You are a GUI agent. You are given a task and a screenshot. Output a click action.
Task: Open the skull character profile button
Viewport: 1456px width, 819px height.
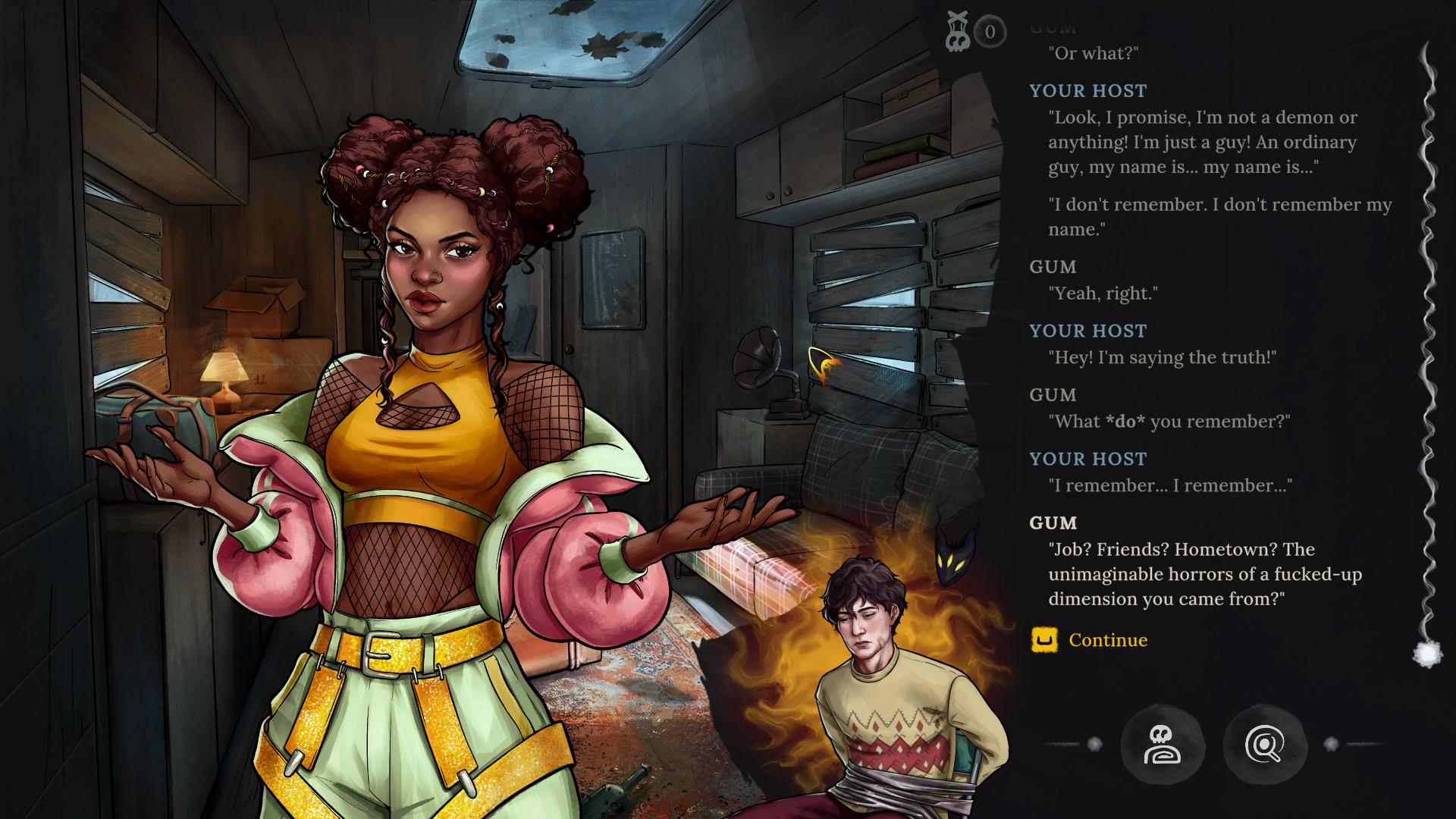pos(1162,745)
